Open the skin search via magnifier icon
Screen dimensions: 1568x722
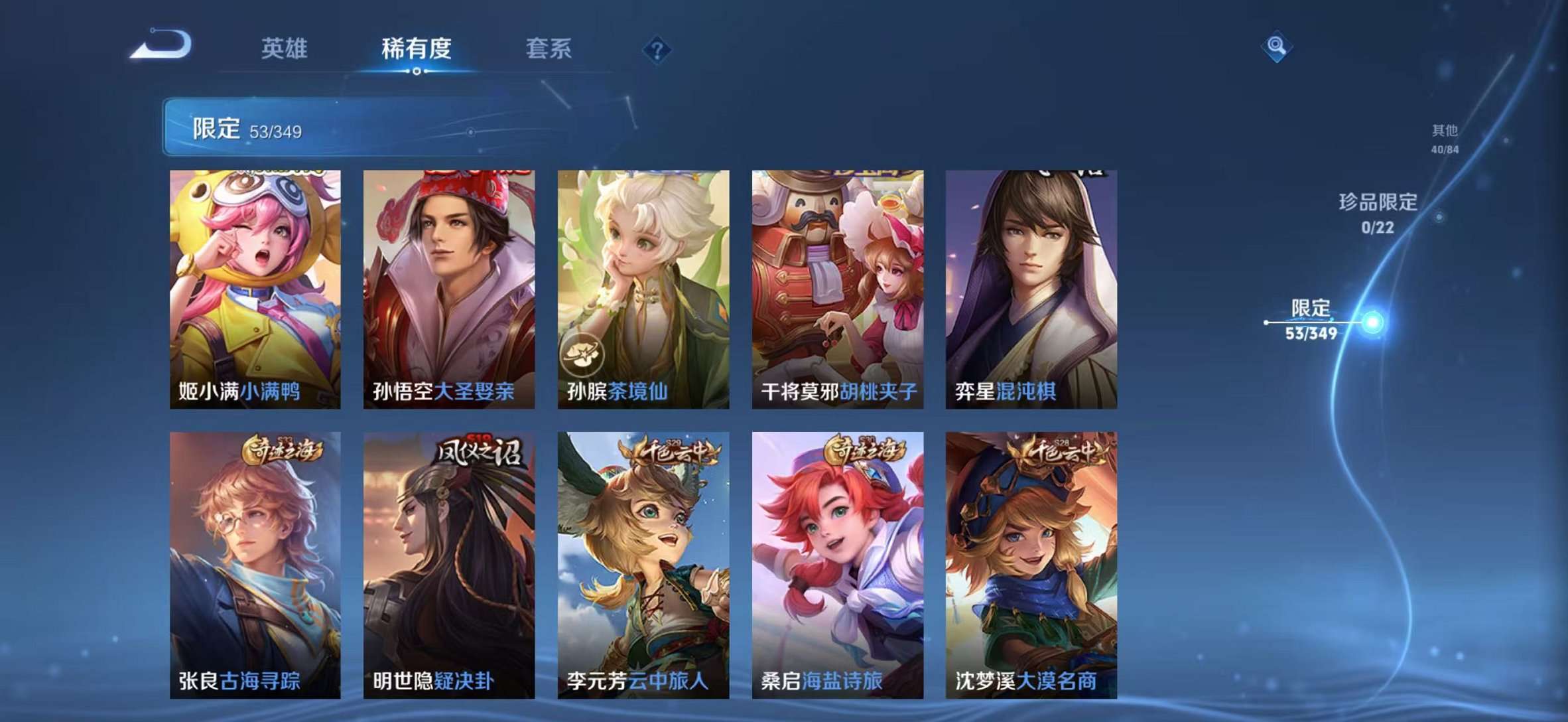pos(1277,45)
